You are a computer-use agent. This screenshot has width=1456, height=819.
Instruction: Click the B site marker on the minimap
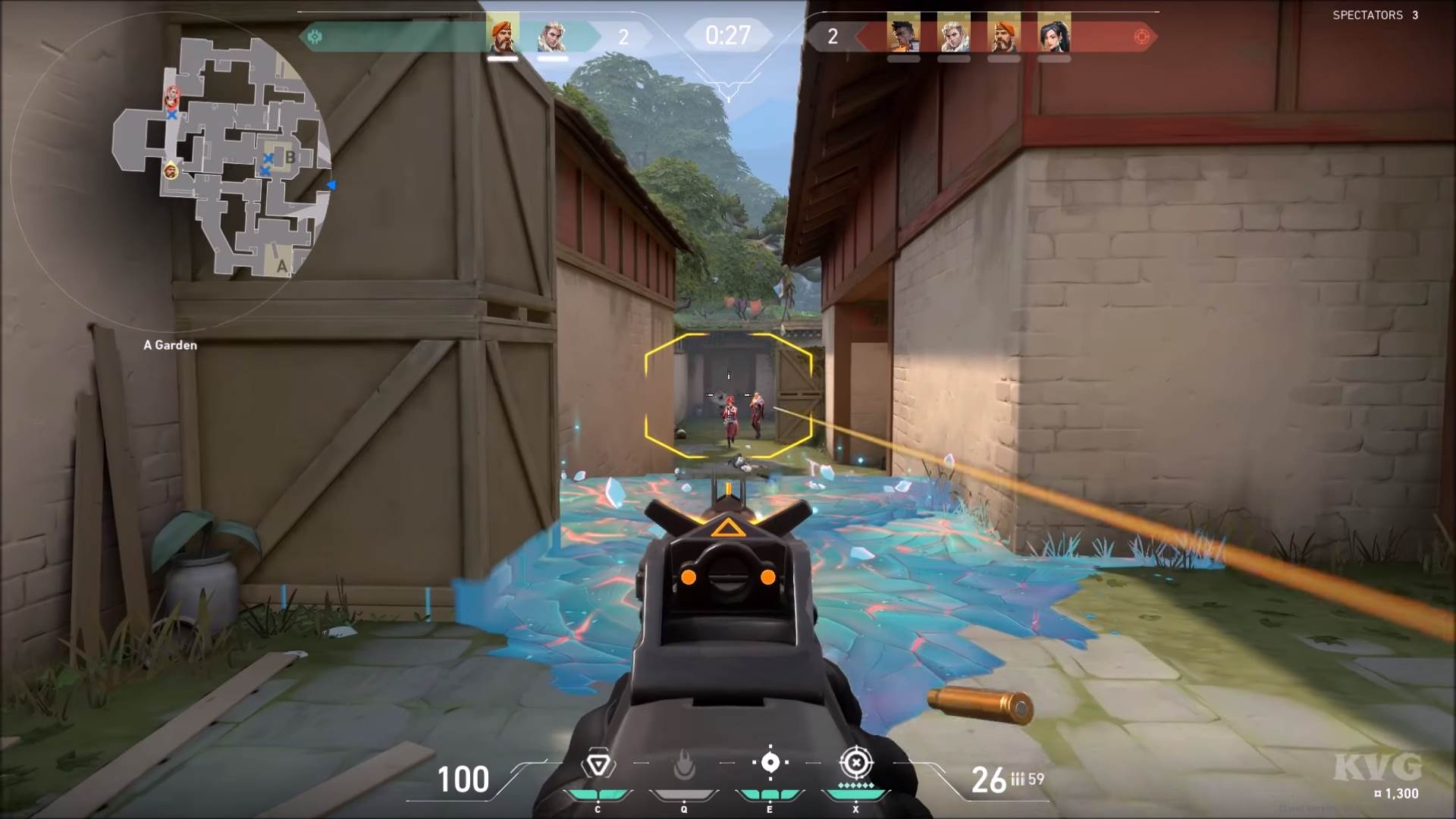[x=291, y=158]
